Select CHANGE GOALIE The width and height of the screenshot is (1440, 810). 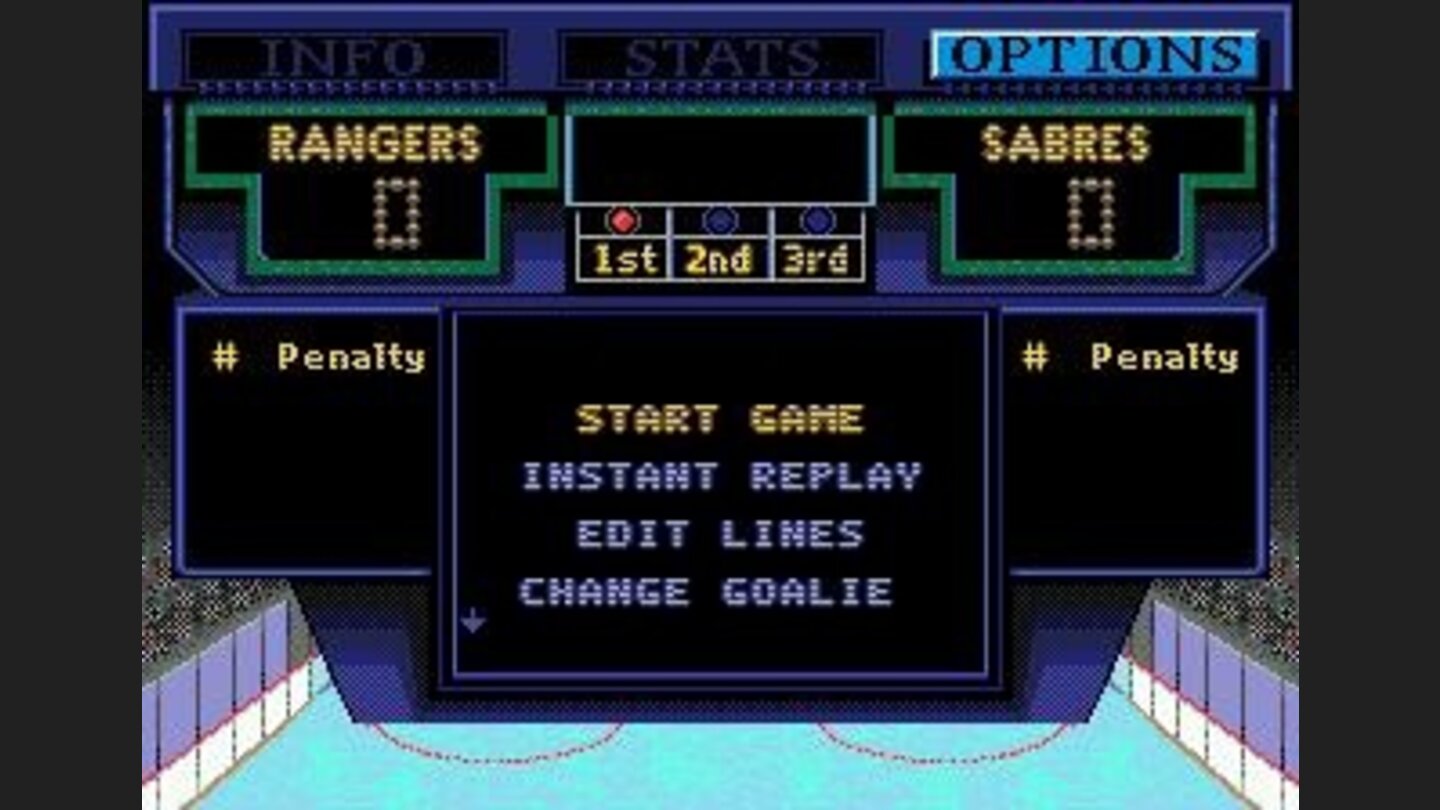[x=710, y=590]
